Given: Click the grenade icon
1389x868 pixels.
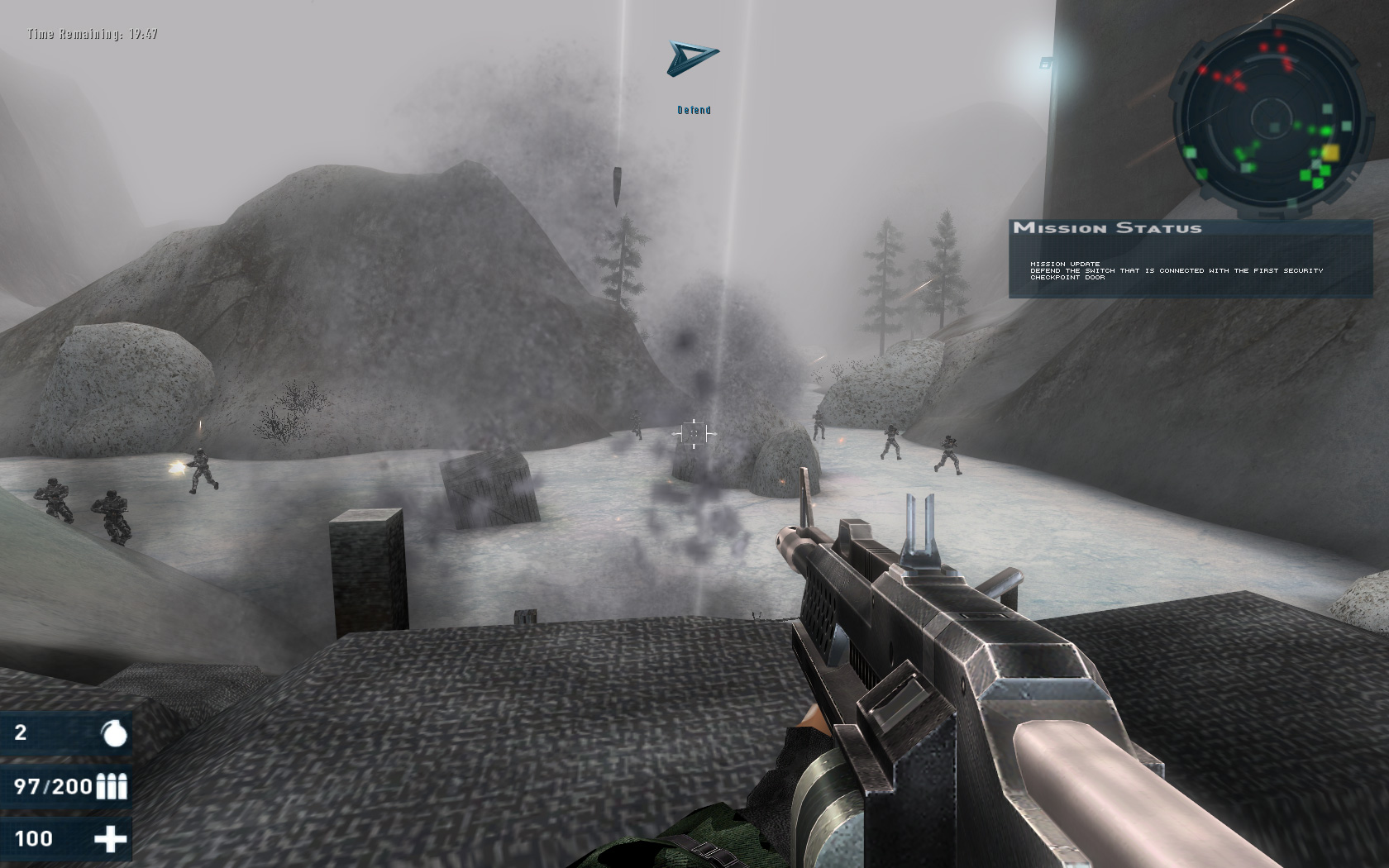Looking at the screenshot, I should coord(113,732).
